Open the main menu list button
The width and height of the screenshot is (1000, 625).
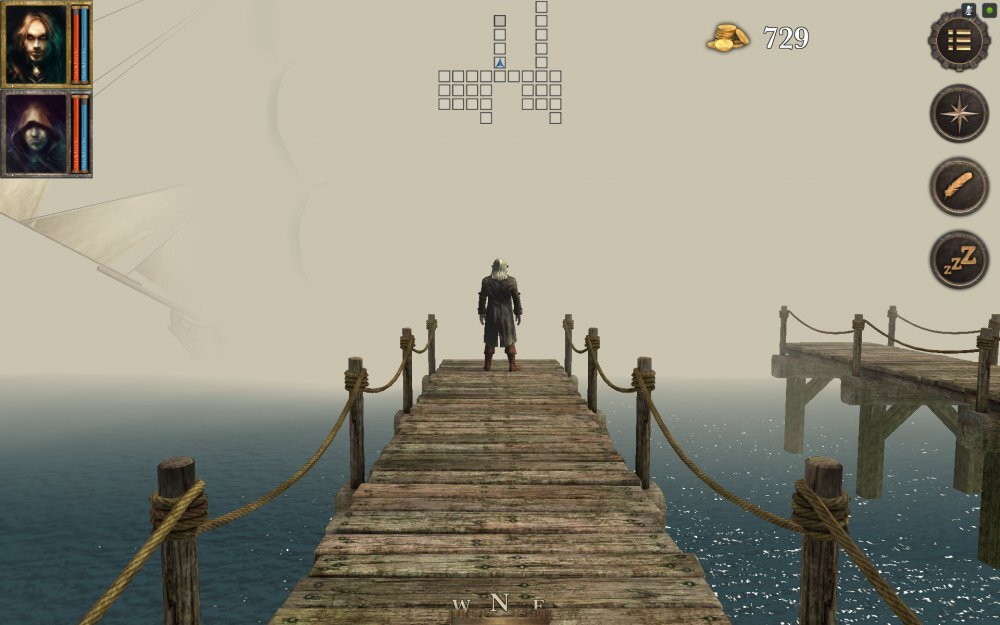pos(959,40)
